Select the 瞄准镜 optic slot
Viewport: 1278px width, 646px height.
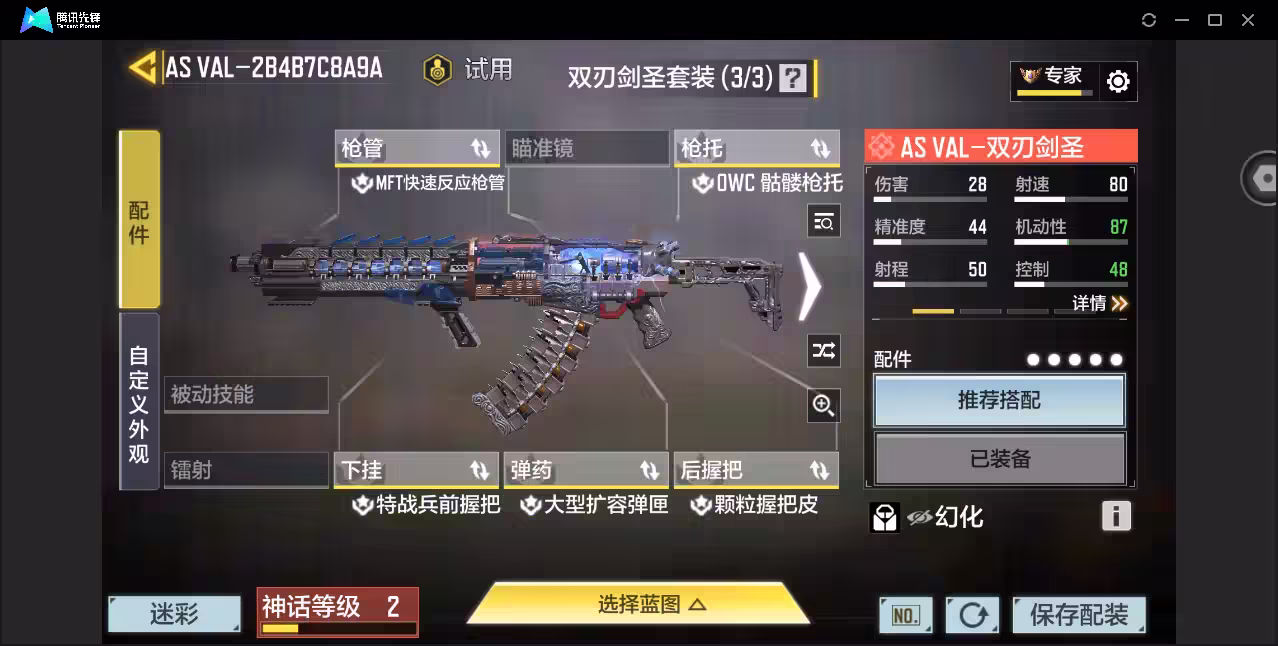coord(586,148)
